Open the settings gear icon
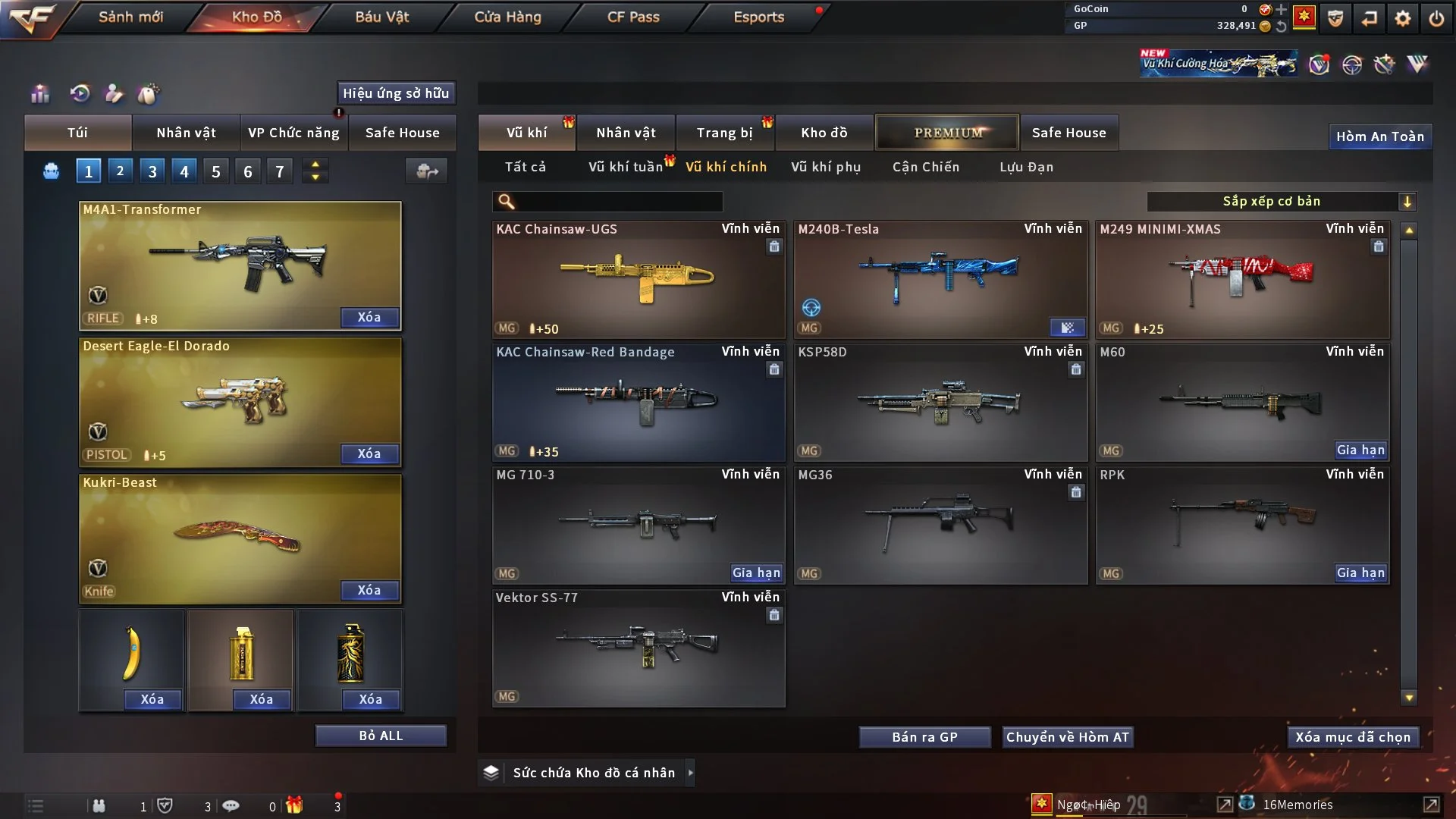This screenshot has width=1456, height=819. 1402,18
